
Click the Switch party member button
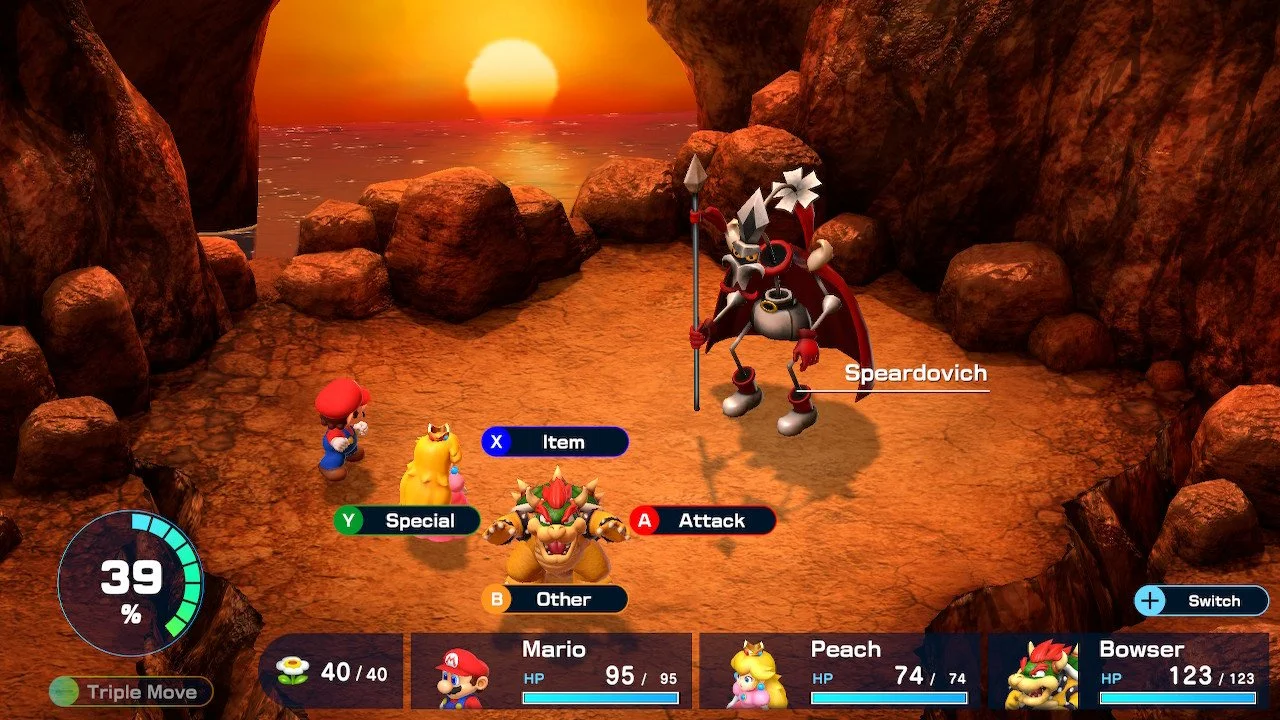pyautogui.click(x=1201, y=601)
